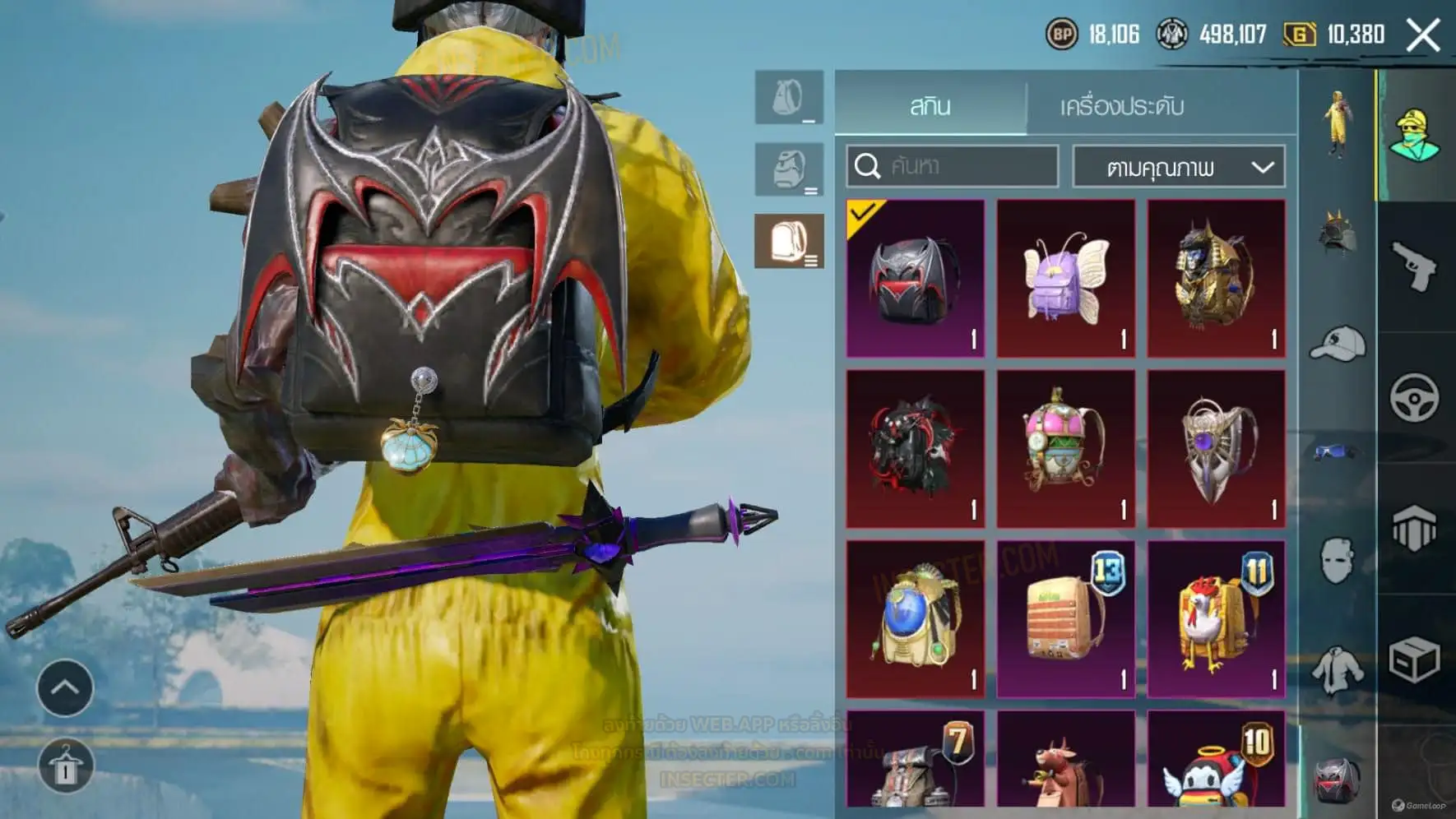
Task: Choose the purple butterfly backpack skin
Action: [1066, 278]
